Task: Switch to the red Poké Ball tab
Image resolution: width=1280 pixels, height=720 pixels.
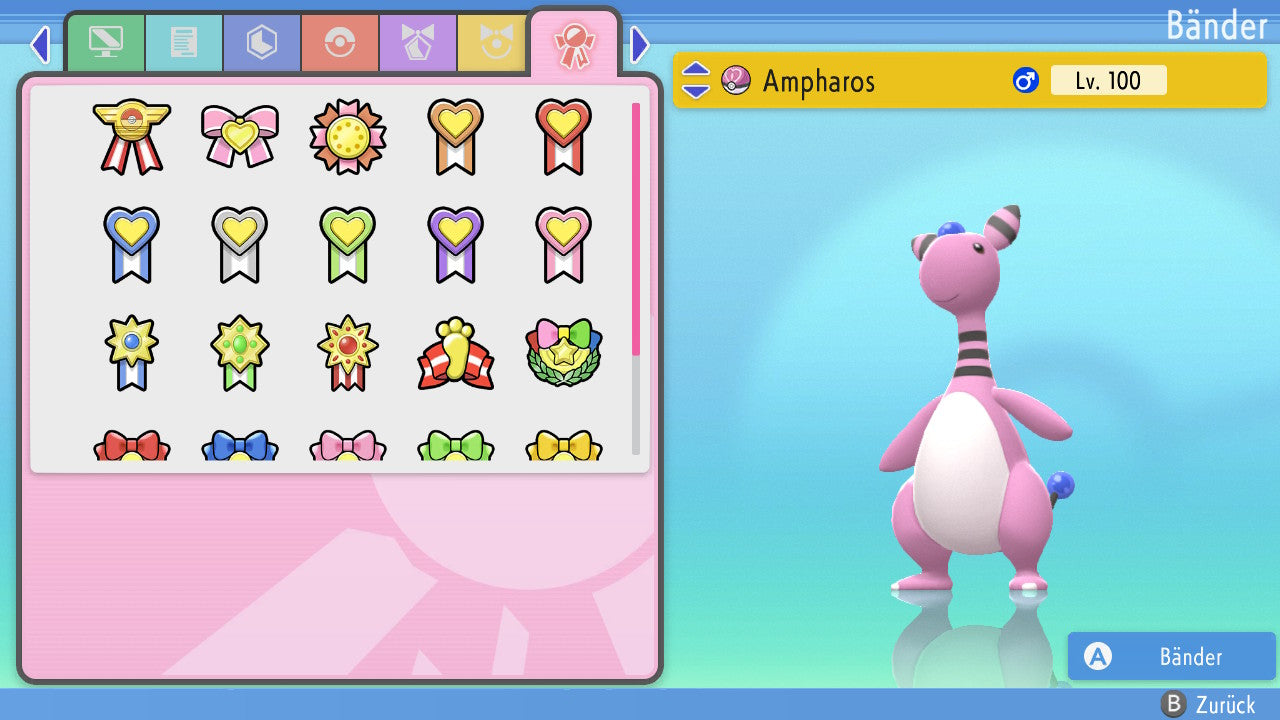Action: coord(340,43)
